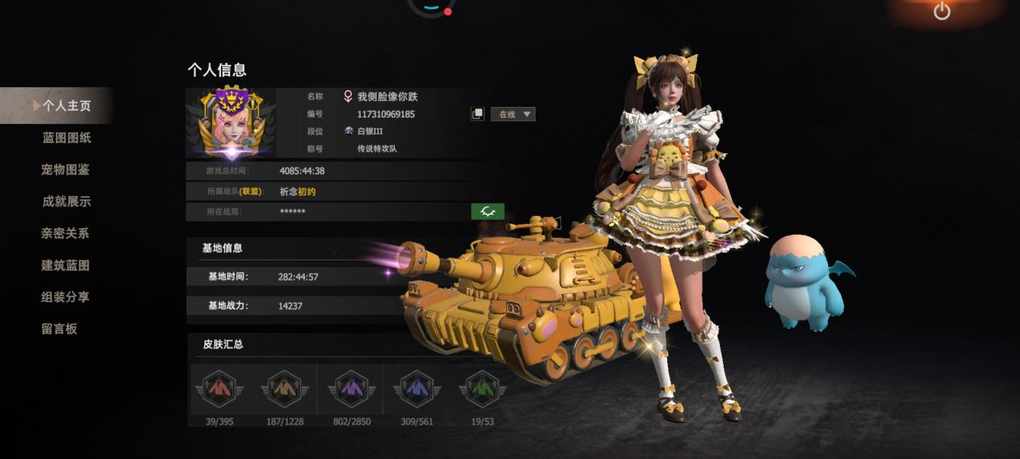The width and height of the screenshot is (1020, 459).
Task: Go to the 组装分享 assembly share tab
Action: pyautogui.click(x=66, y=297)
